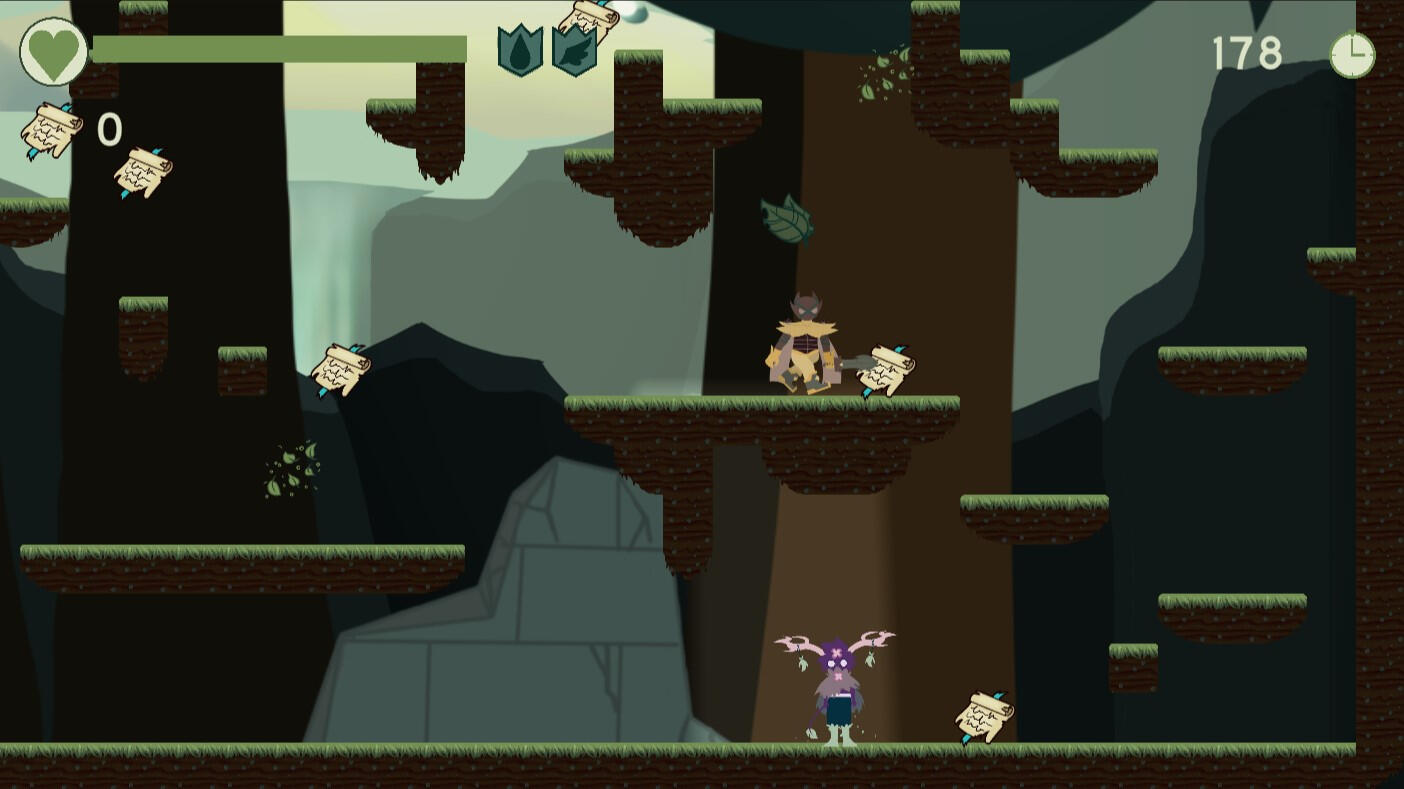Click the clock timer icon
This screenshot has height=789, width=1404.
(1352, 54)
